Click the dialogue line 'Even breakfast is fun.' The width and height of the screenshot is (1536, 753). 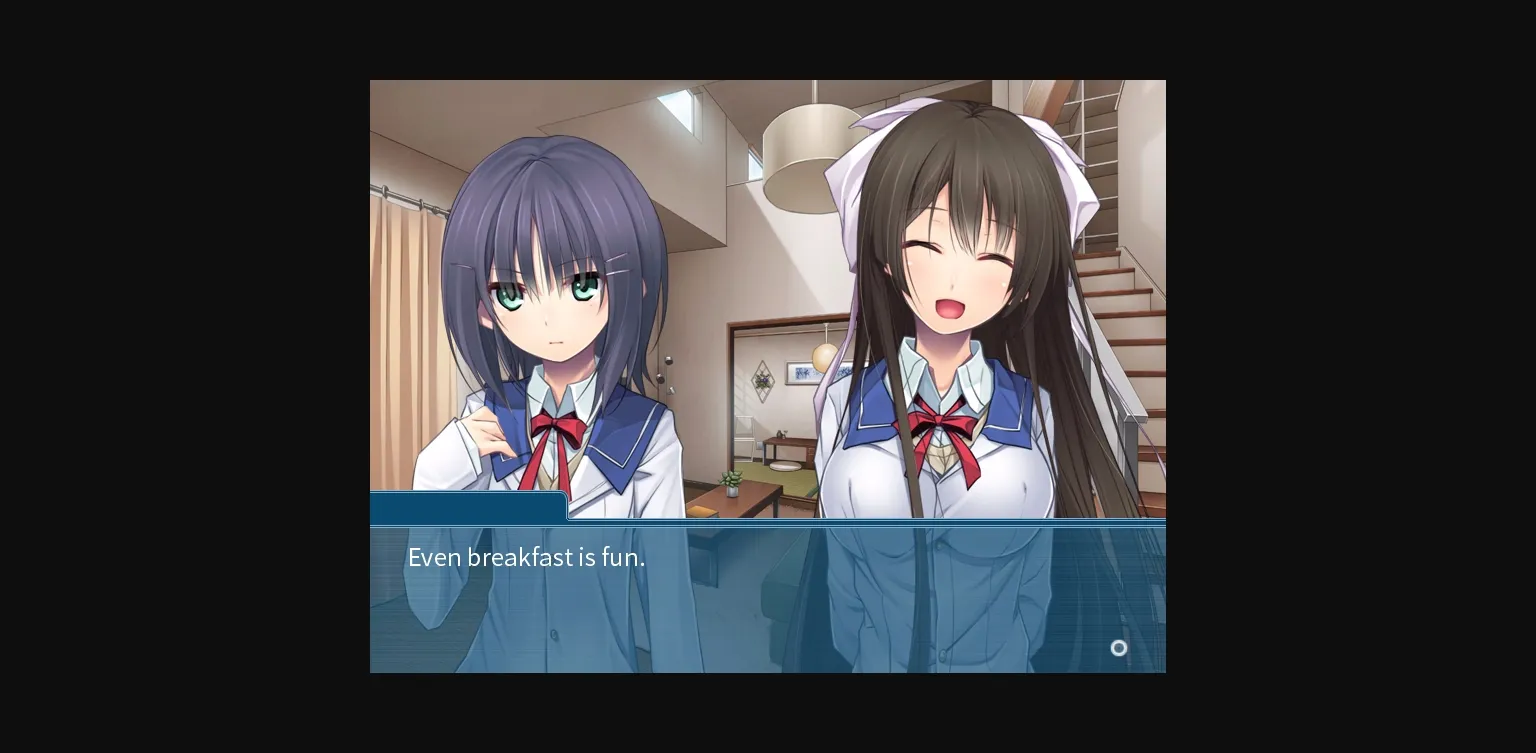pos(526,557)
